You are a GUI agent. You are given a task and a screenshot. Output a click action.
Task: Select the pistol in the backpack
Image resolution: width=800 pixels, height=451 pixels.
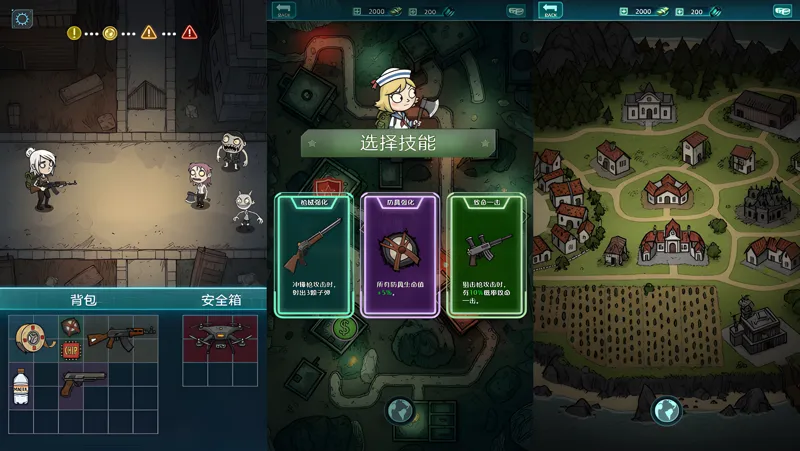[82, 383]
